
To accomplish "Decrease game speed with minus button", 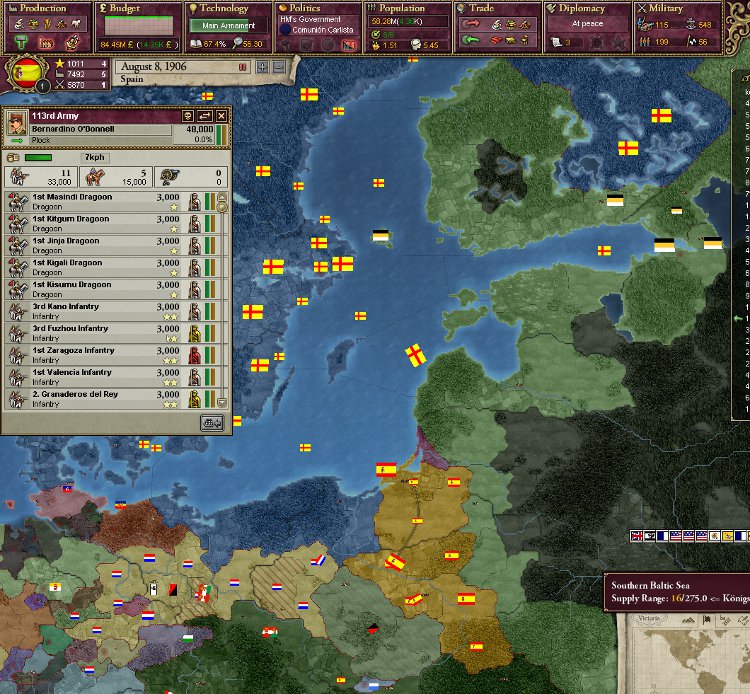I will 278,67.
